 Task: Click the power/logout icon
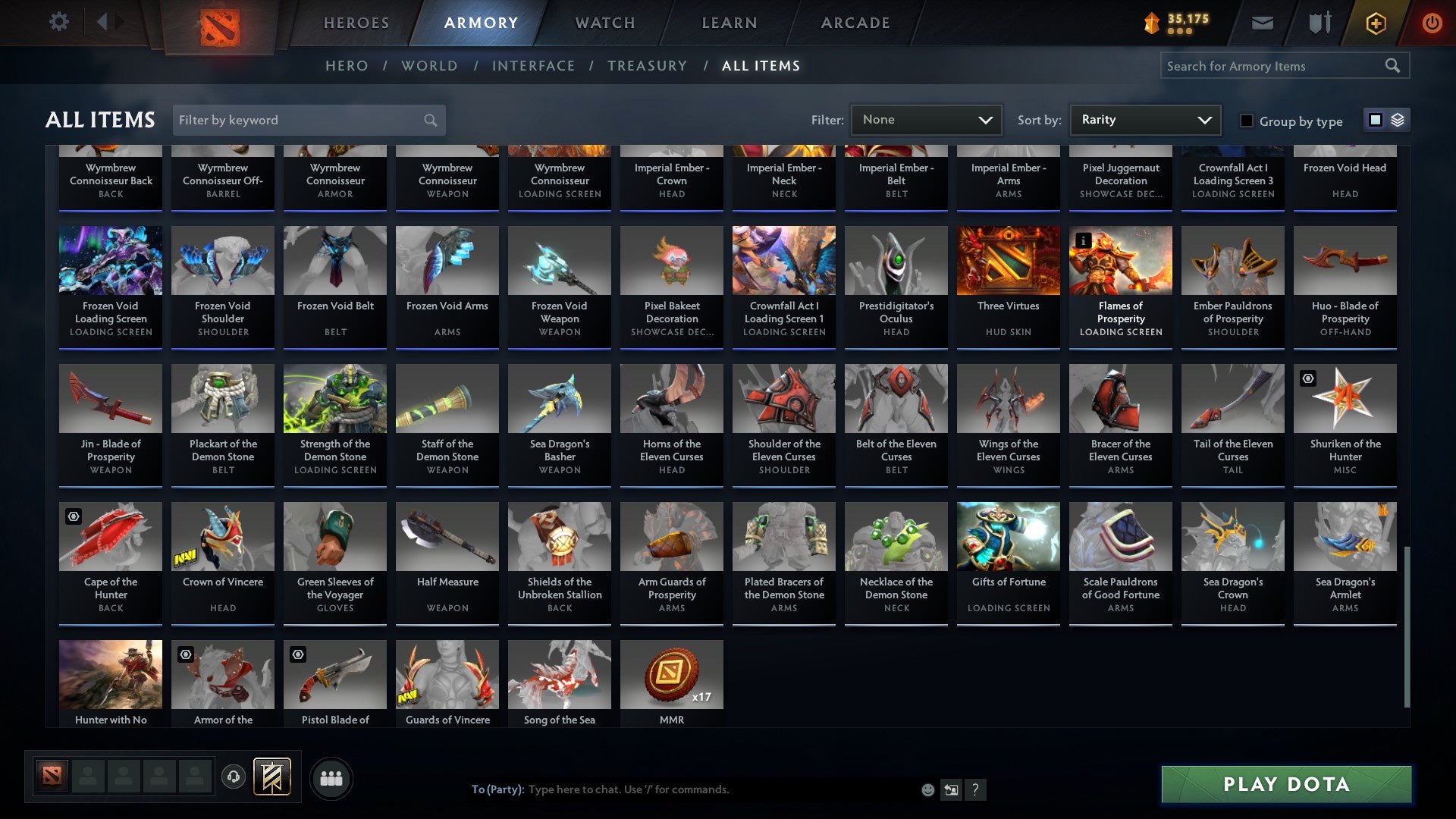1432,23
